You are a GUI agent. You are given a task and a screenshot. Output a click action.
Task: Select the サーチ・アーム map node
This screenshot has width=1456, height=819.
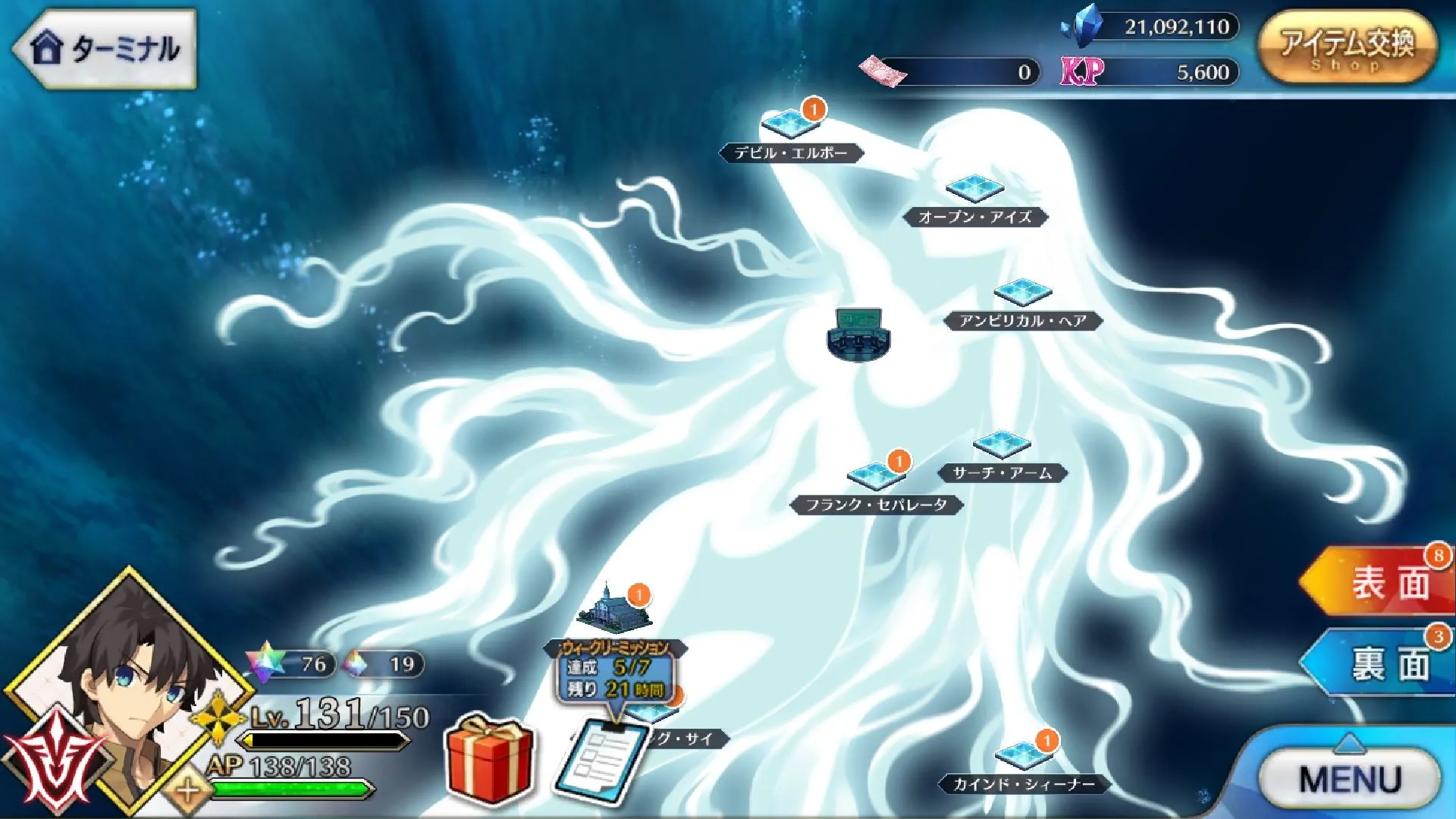pos(1001,445)
